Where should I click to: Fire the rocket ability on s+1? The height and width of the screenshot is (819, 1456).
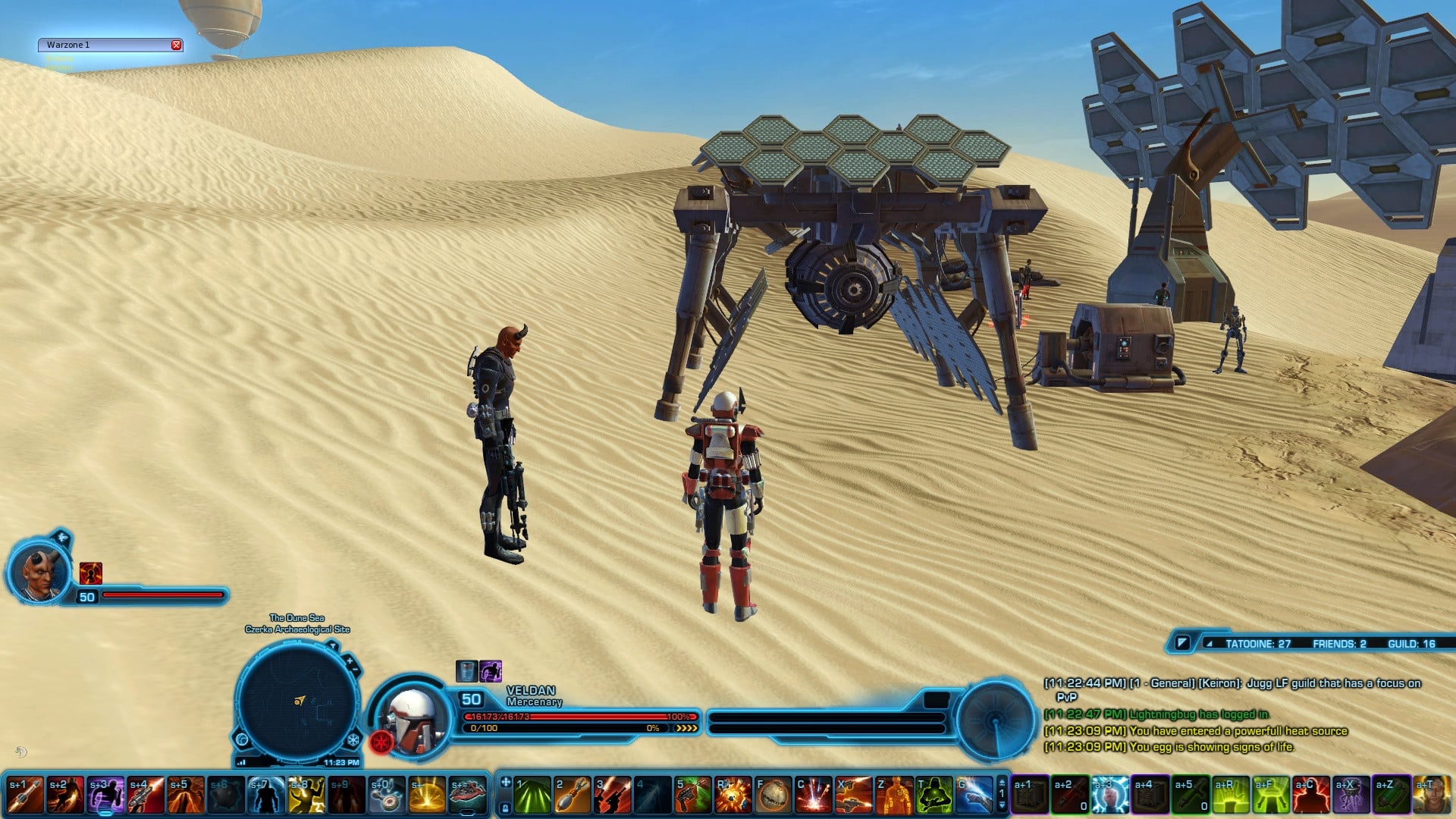(25, 795)
